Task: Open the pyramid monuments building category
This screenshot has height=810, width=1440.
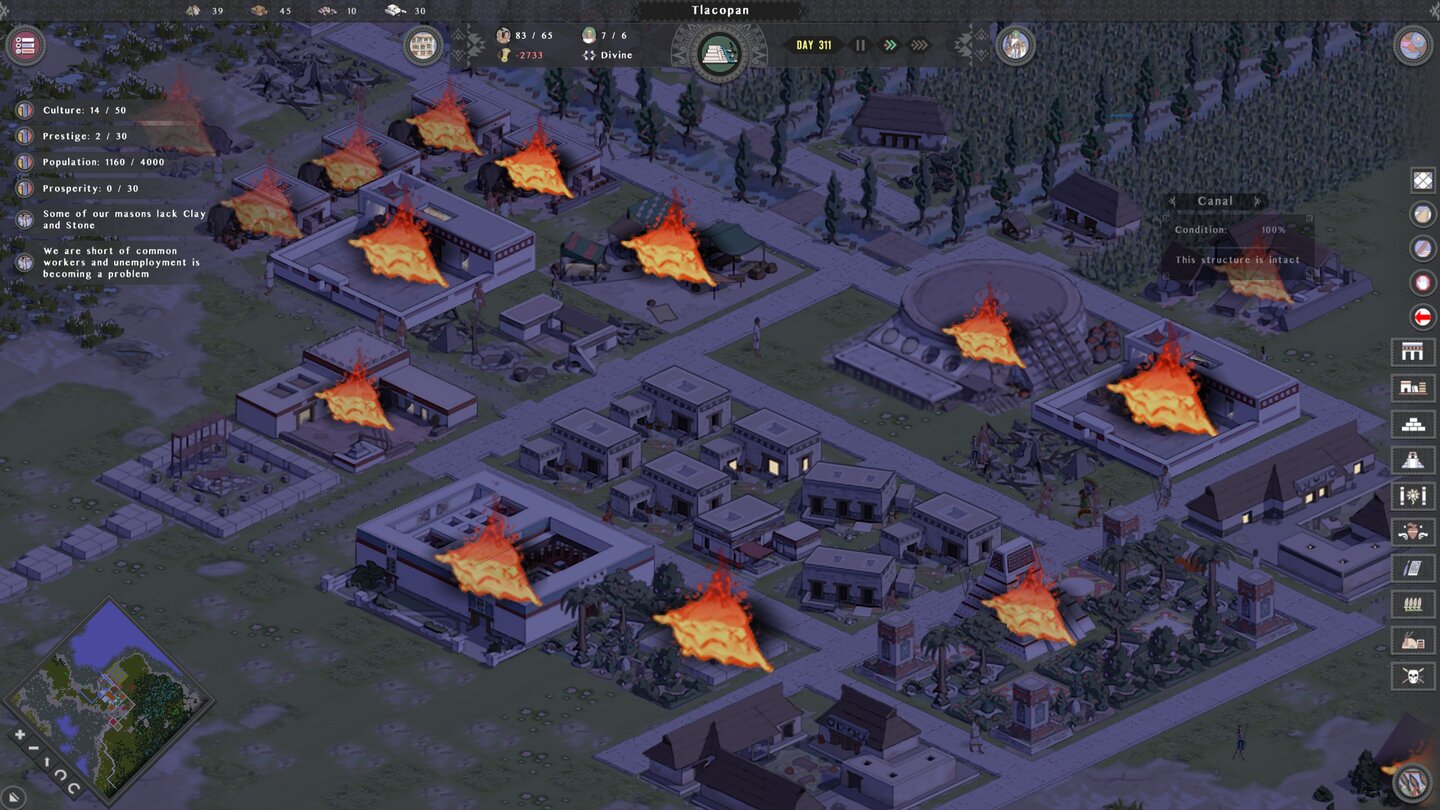Action: [1413, 460]
